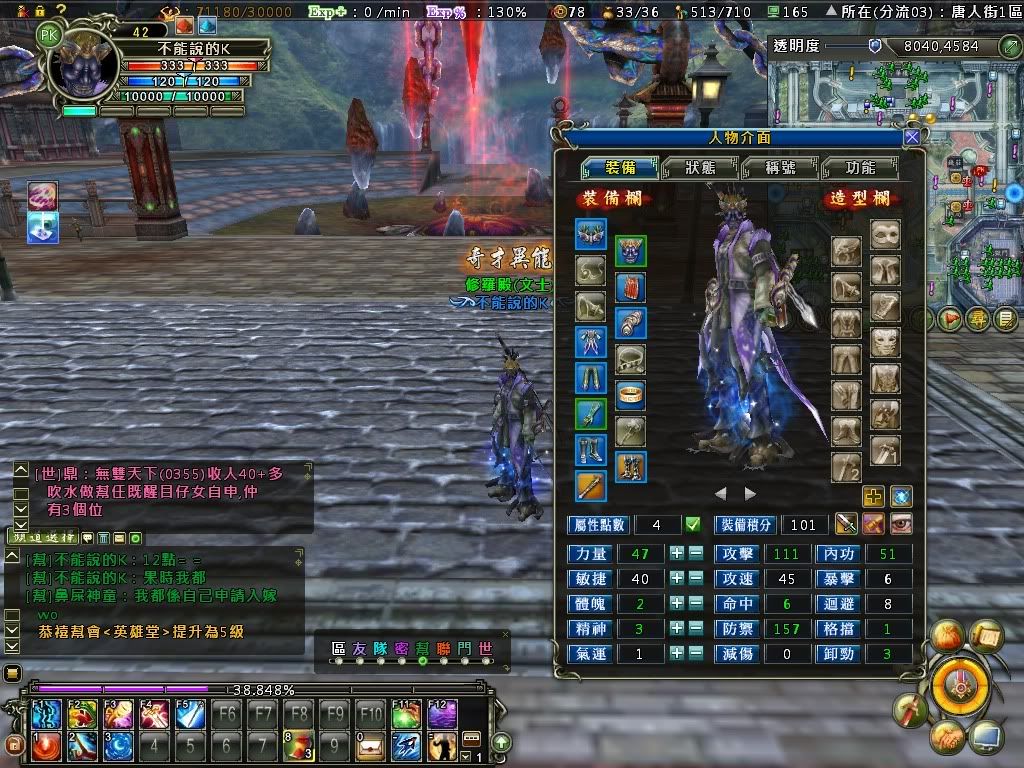Click the 尋 search button under minimap
This screenshot has height=768, width=1024.
click(979, 320)
